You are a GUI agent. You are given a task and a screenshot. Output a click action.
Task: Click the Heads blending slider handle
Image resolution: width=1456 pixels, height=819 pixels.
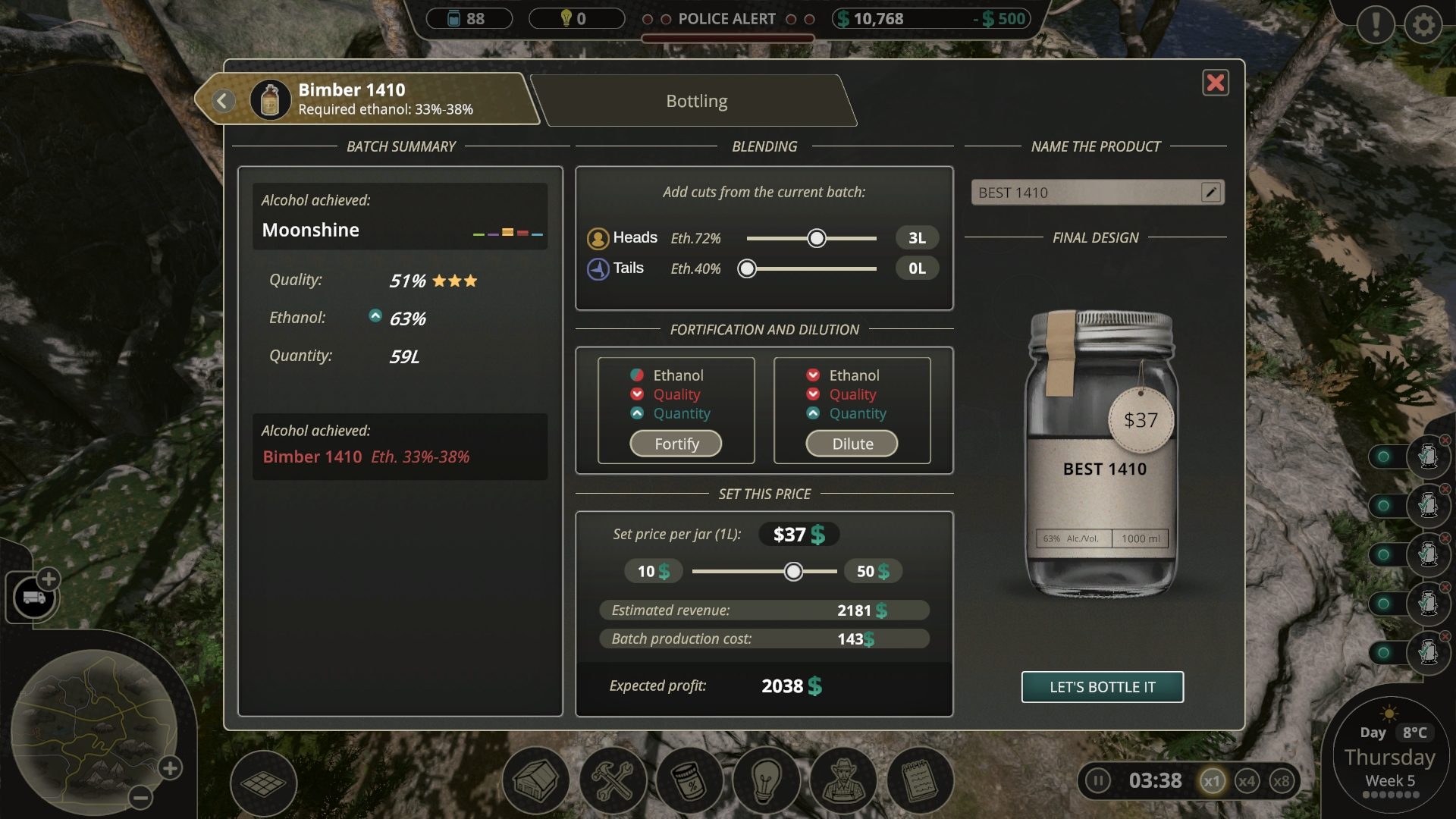click(x=817, y=238)
